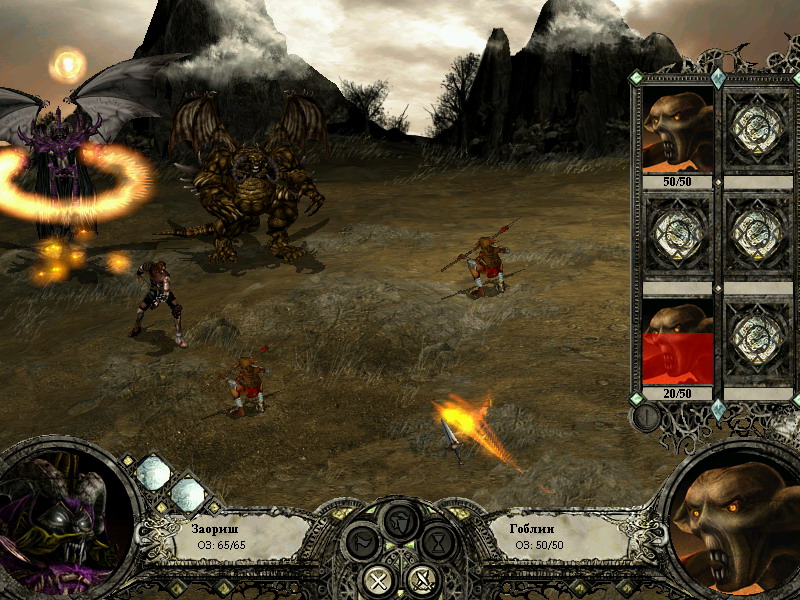The height and width of the screenshot is (600, 800).
Task: Choose the flag retreat button
Action: tap(362, 545)
